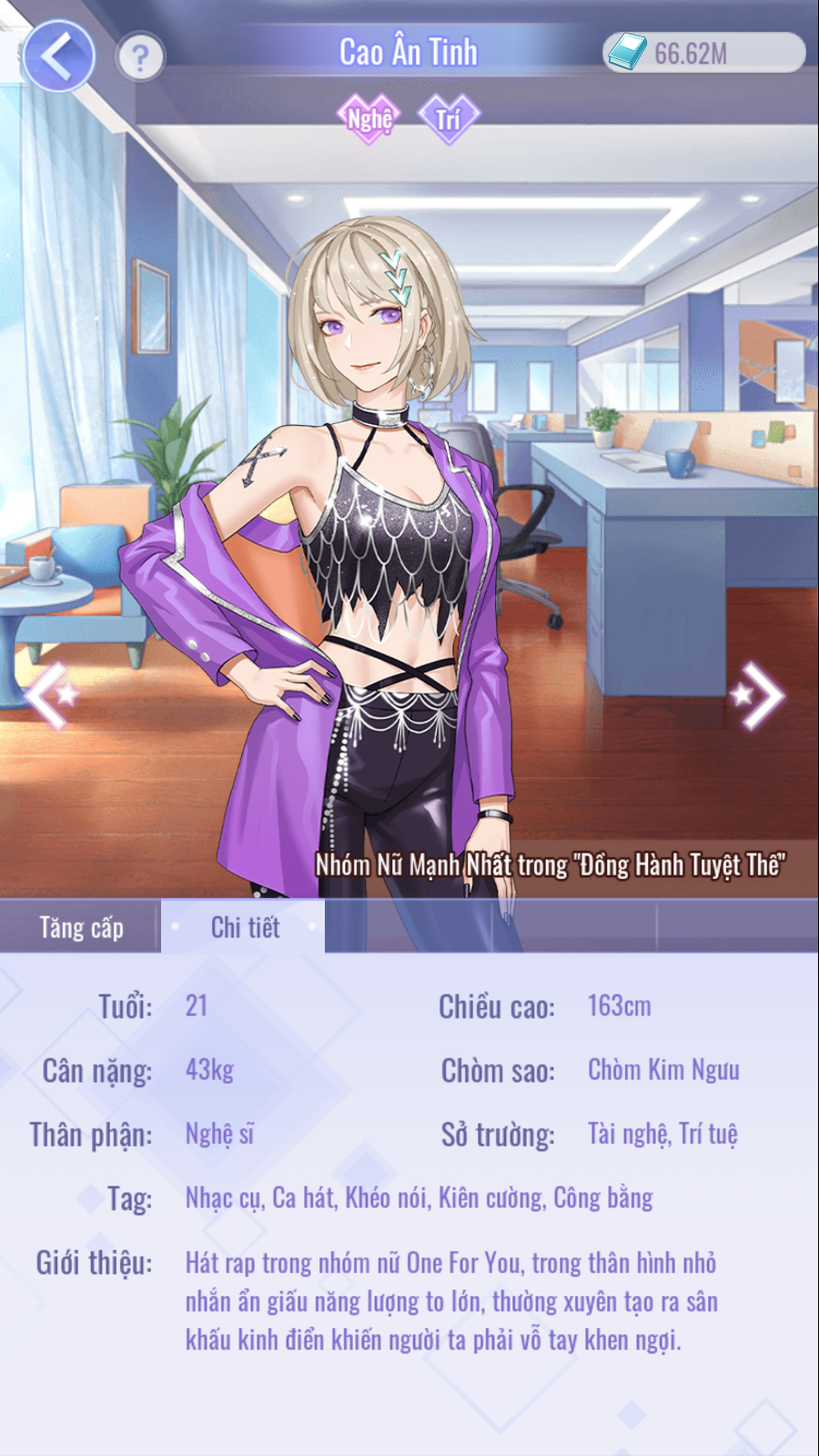This screenshot has width=819, height=1456.
Task: Go back using the arrow button
Action: [x=58, y=56]
